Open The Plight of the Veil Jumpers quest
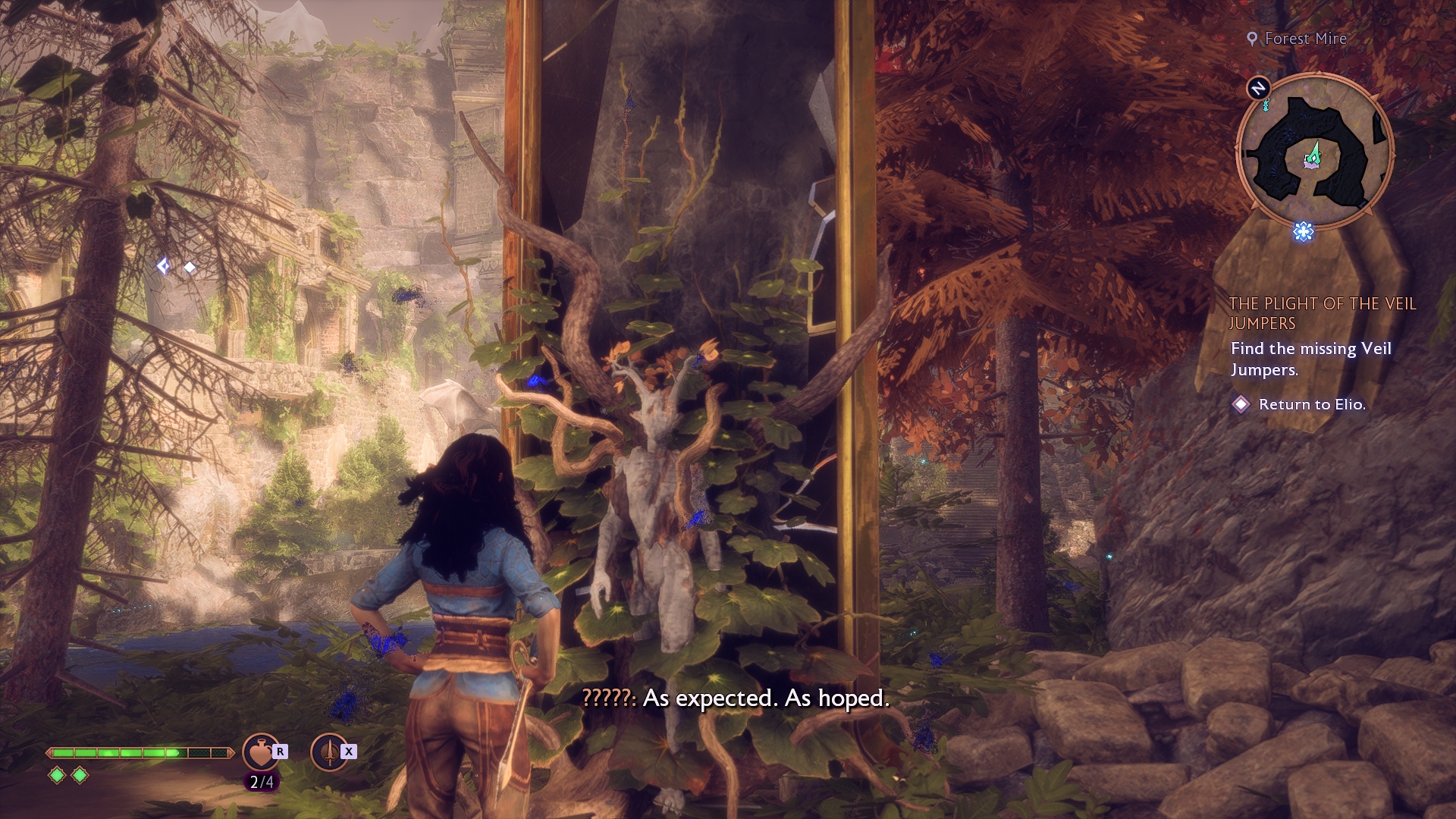1456x819 pixels. (1322, 313)
